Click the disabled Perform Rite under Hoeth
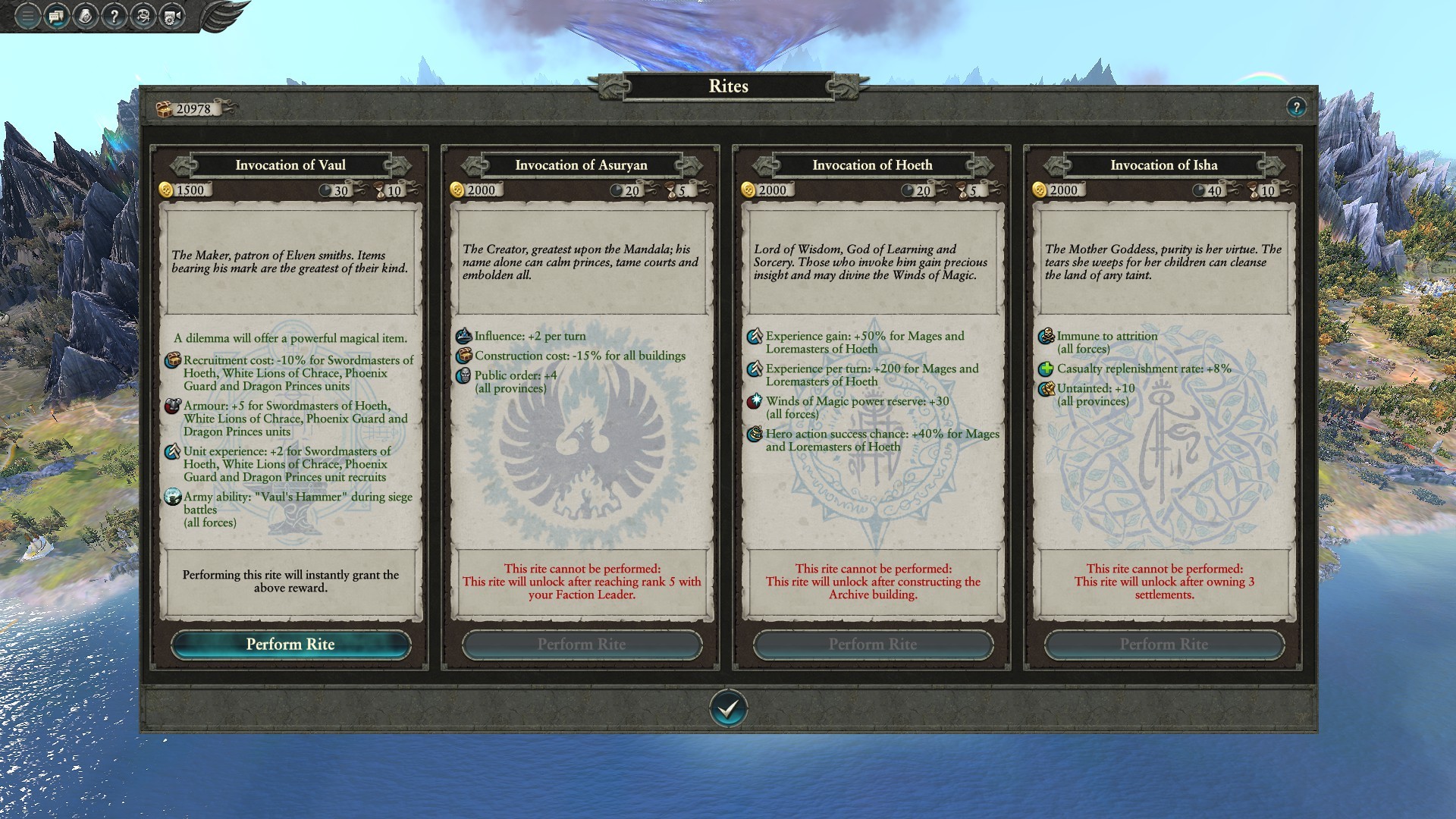 pos(873,645)
